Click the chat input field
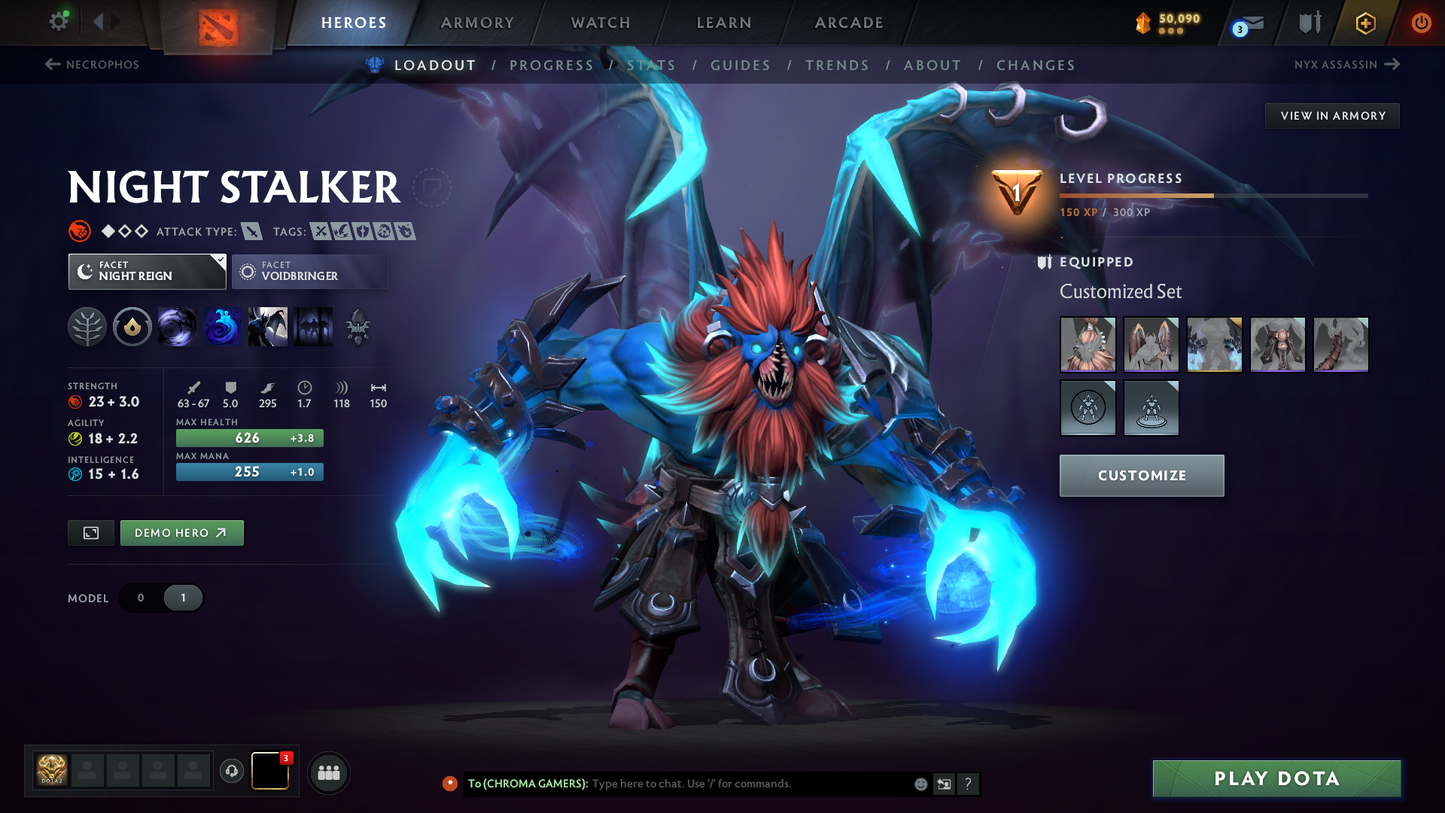The height and width of the screenshot is (813, 1445). [x=700, y=784]
